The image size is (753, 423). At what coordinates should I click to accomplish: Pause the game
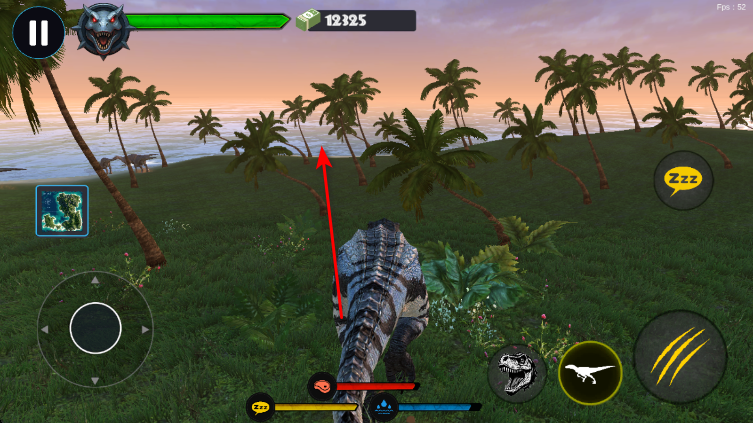pos(38,33)
